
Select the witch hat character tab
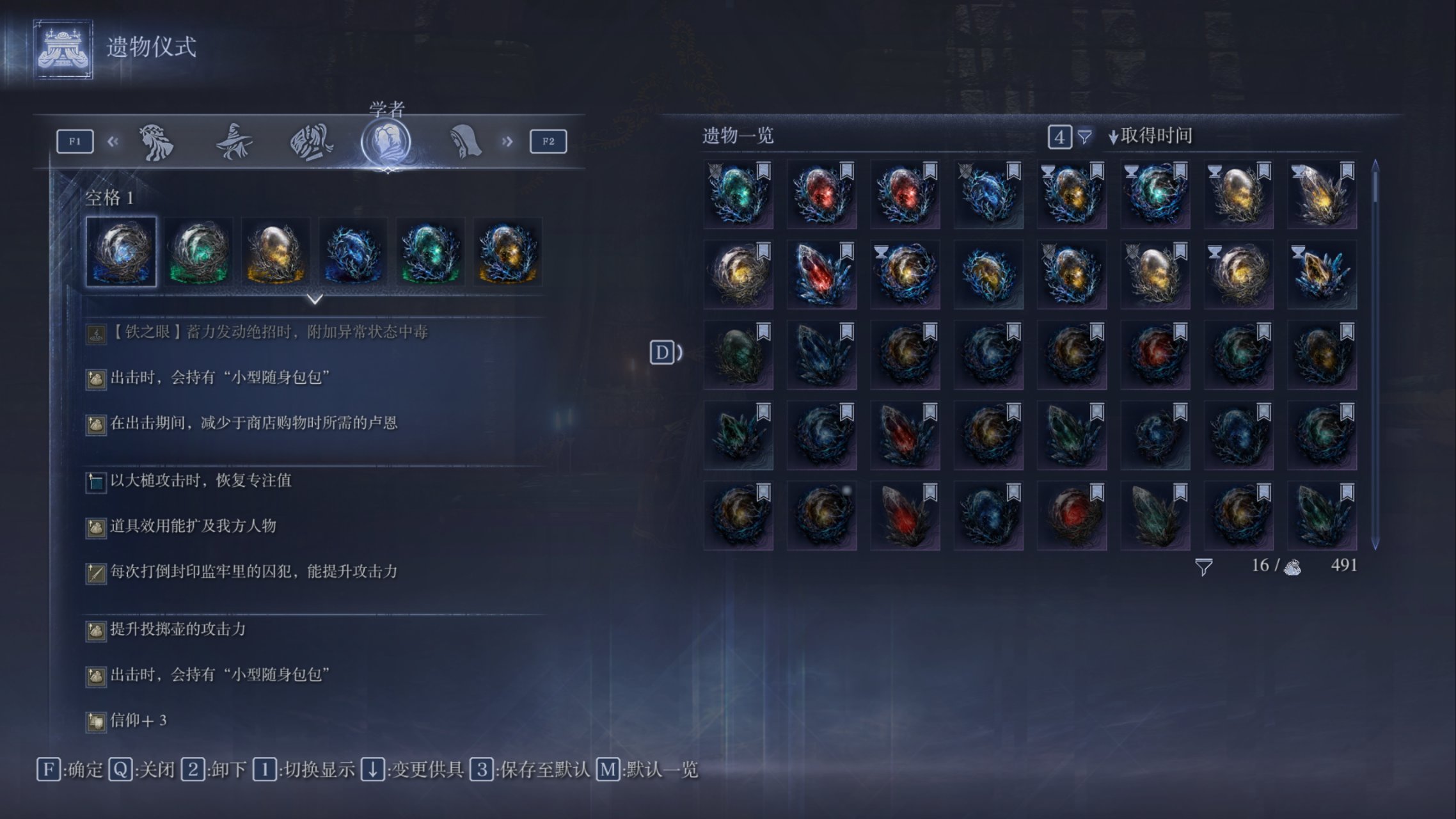(233, 141)
